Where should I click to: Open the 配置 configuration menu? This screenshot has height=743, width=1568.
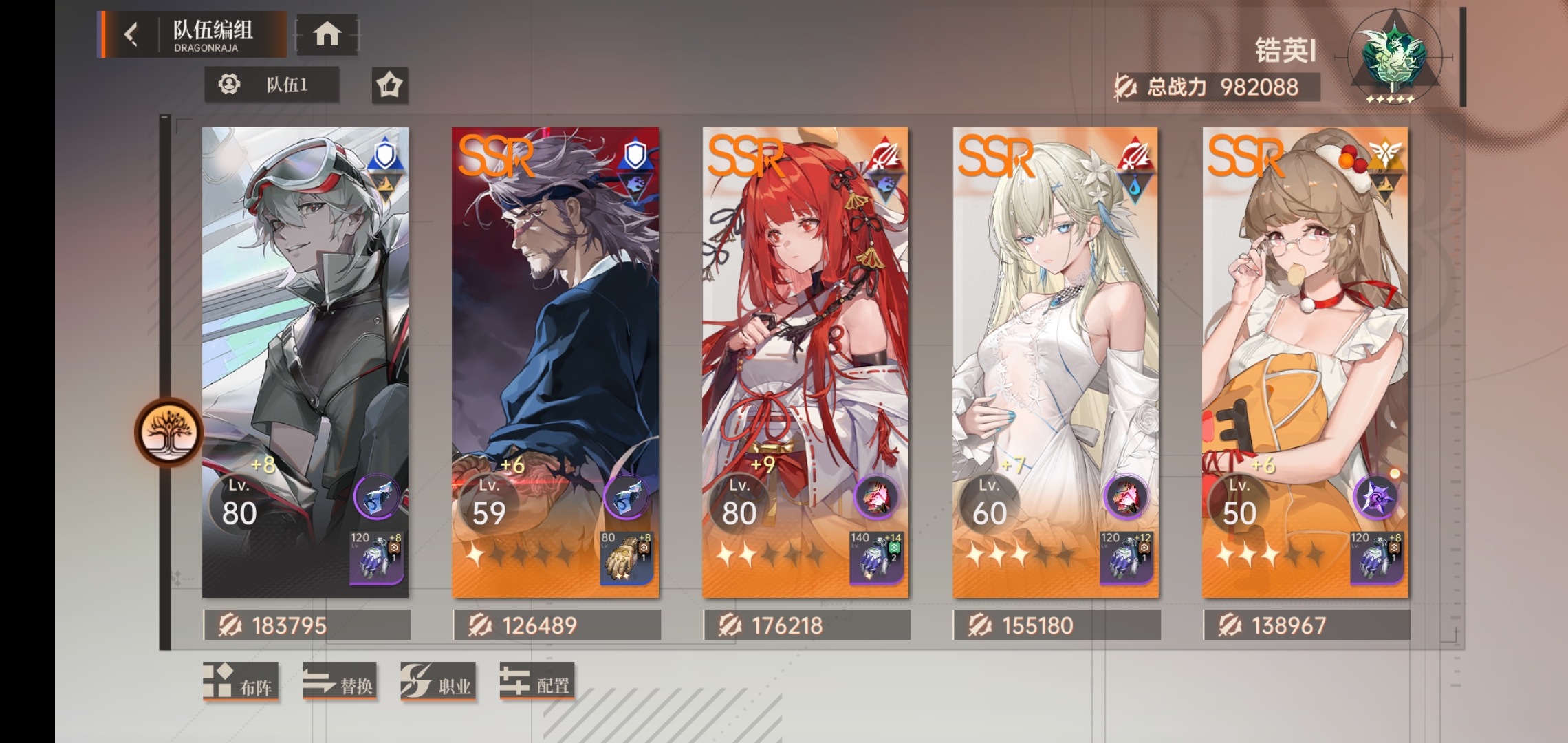pyautogui.click(x=536, y=681)
